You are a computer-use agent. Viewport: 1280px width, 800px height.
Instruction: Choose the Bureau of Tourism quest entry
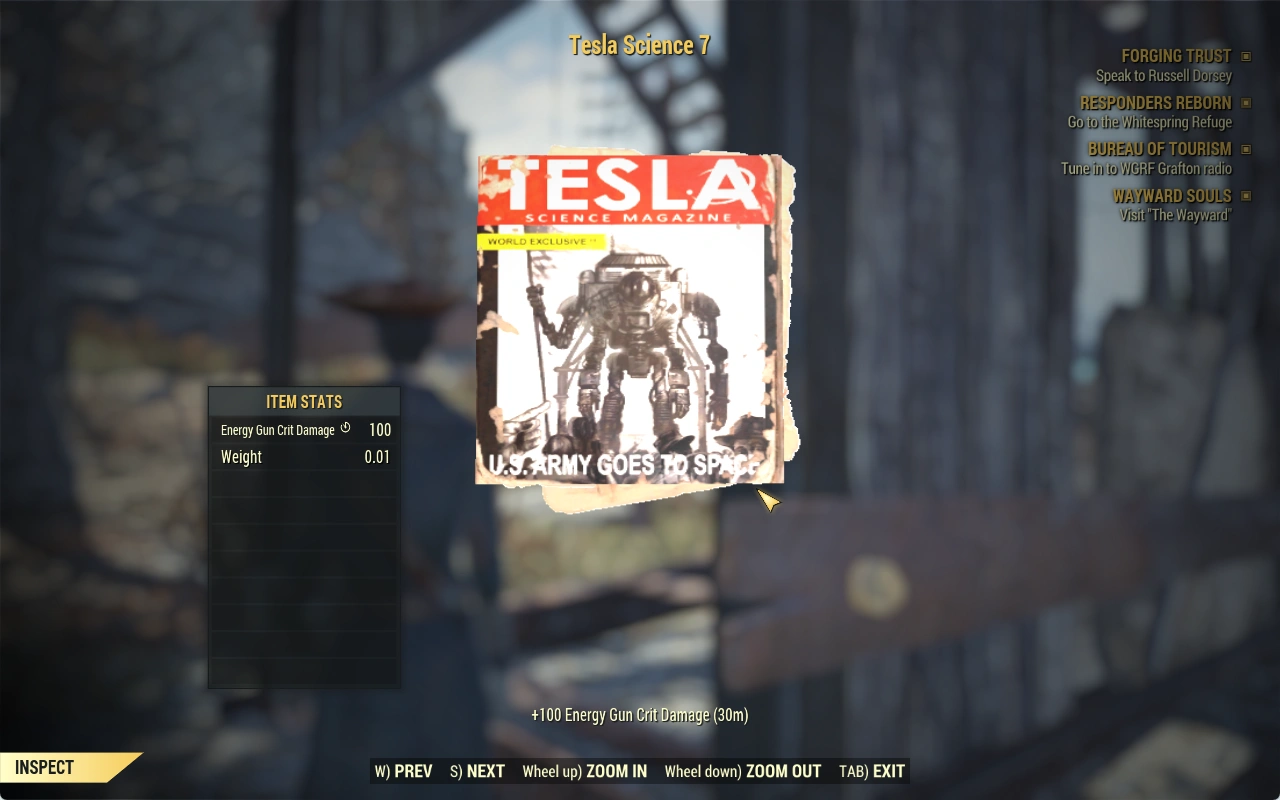coord(1159,149)
